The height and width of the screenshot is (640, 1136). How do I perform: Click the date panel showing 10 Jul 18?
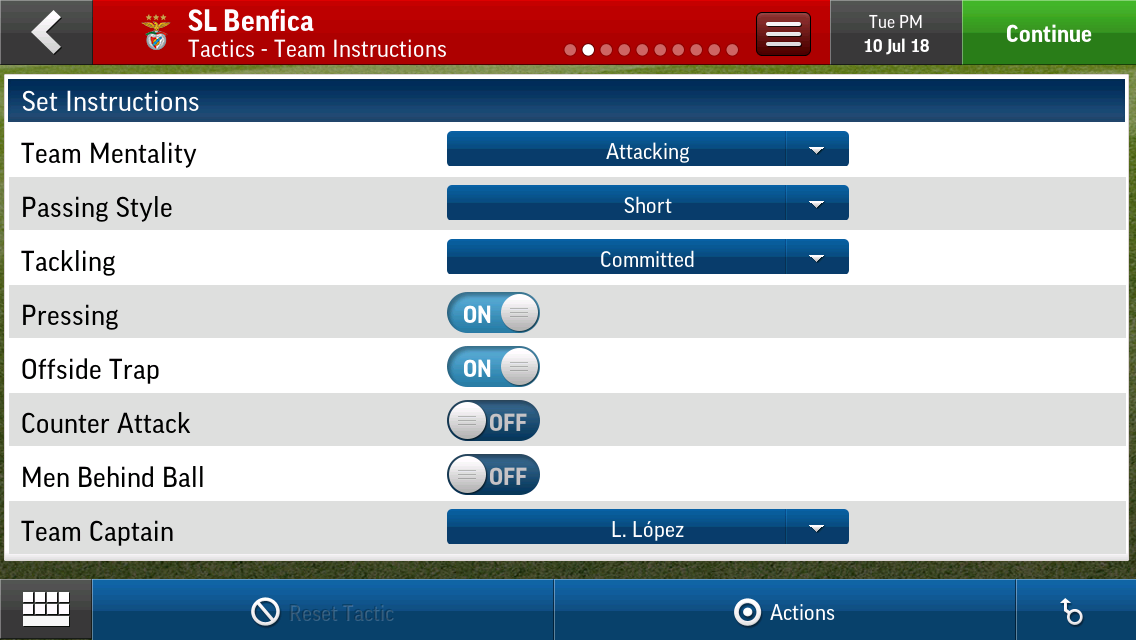(x=896, y=33)
